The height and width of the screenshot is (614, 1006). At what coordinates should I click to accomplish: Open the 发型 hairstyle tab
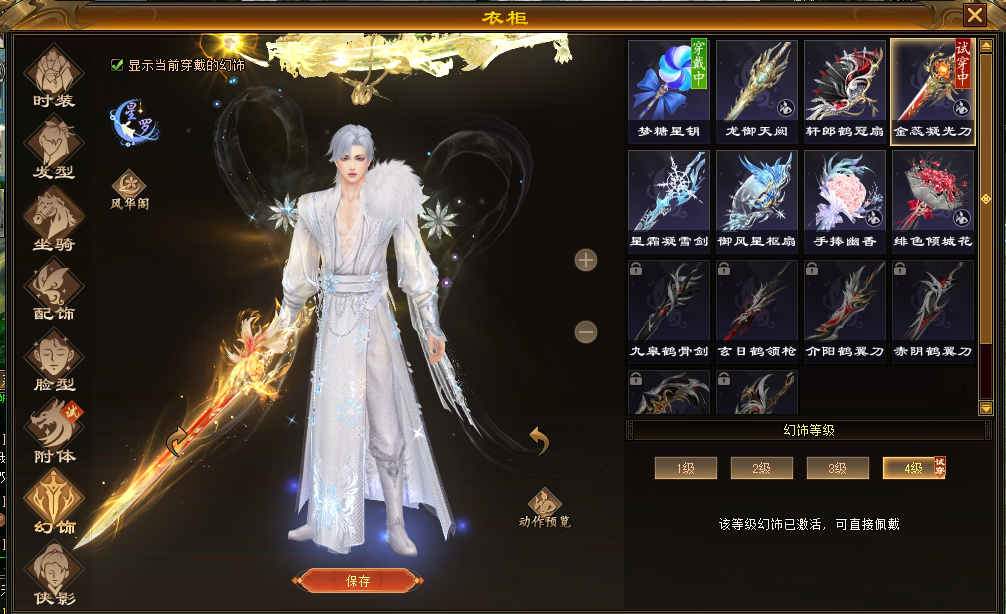[x=54, y=146]
